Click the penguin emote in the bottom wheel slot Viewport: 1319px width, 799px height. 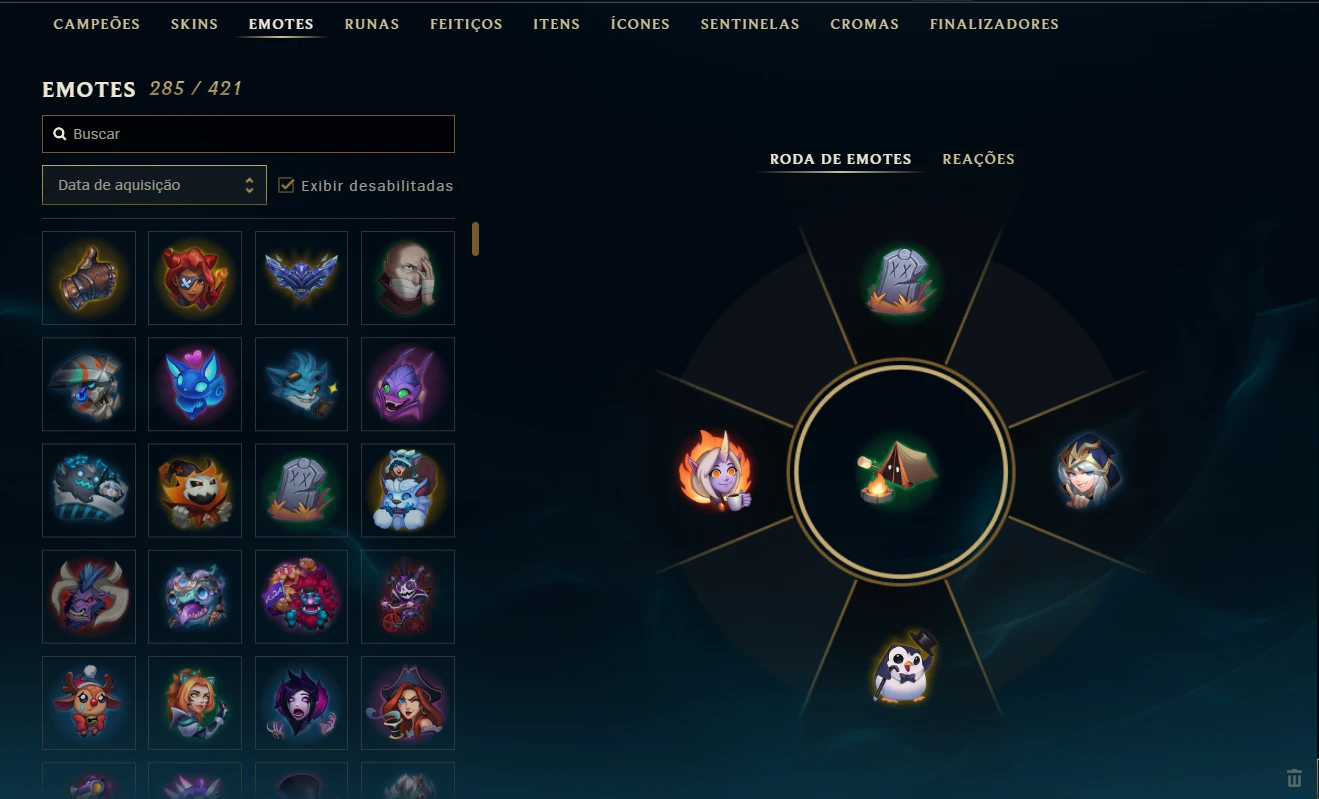(x=899, y=668)
